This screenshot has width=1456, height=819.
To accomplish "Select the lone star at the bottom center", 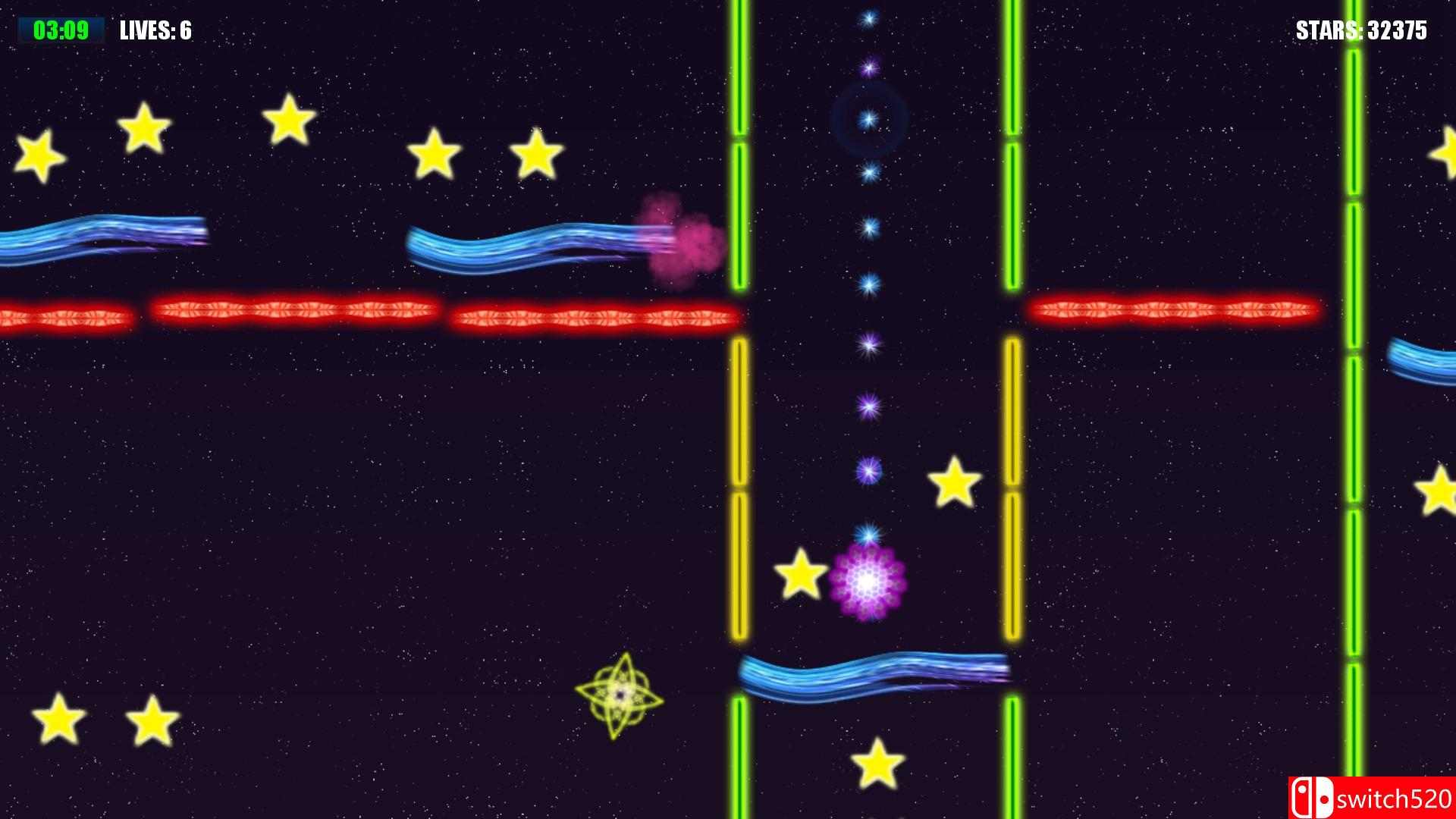I will 877,761.
